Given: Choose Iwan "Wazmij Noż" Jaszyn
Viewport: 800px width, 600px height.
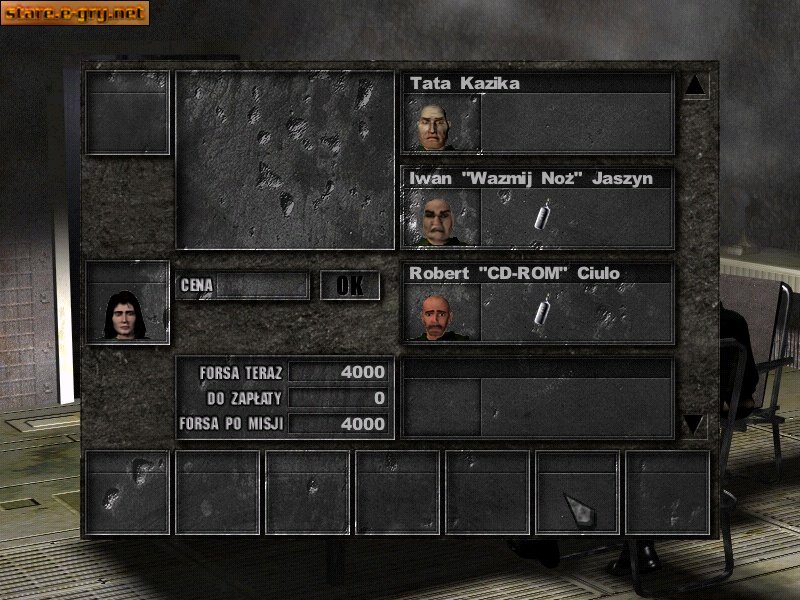Looking at the screenshot, I should click(537, 207).
